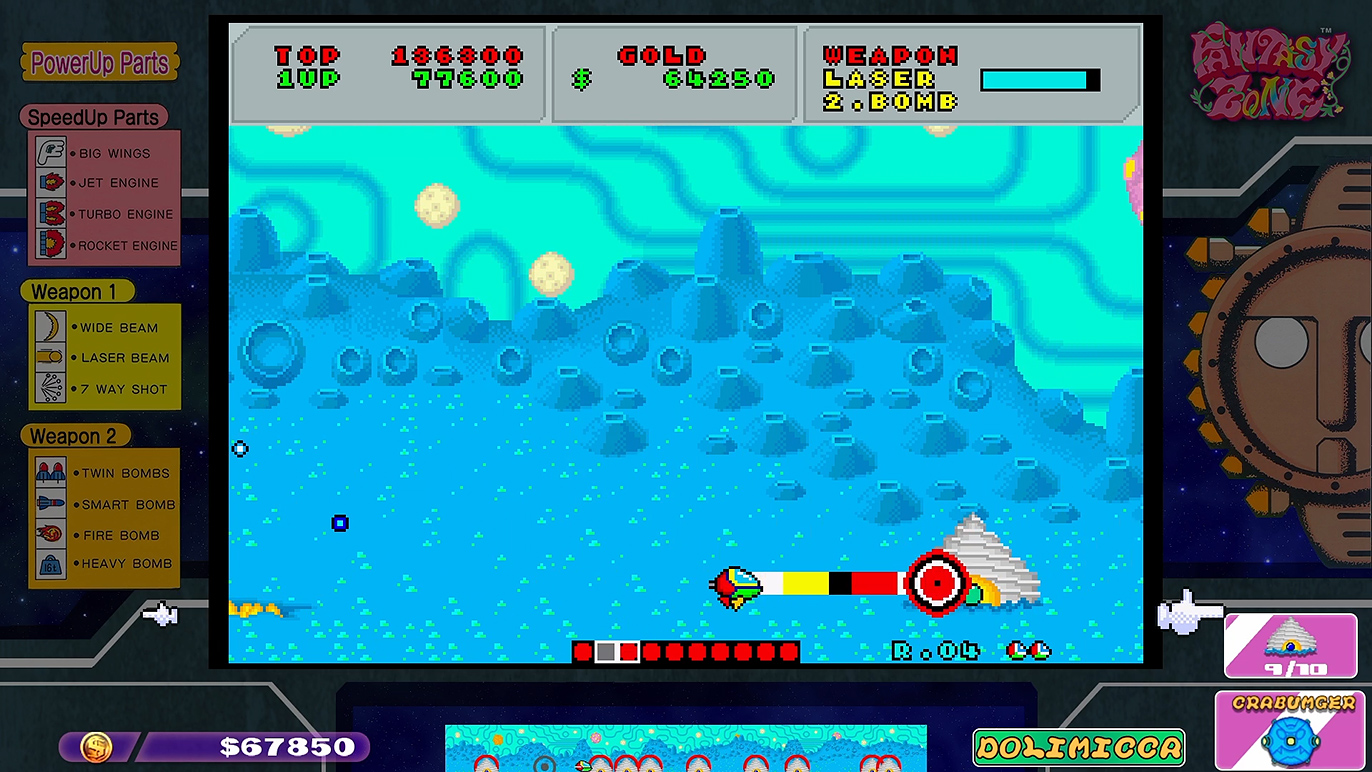Pick the Heavy Bomb weapon
The width and height of the screenshot is (1372, 772).
pos(104,563)
